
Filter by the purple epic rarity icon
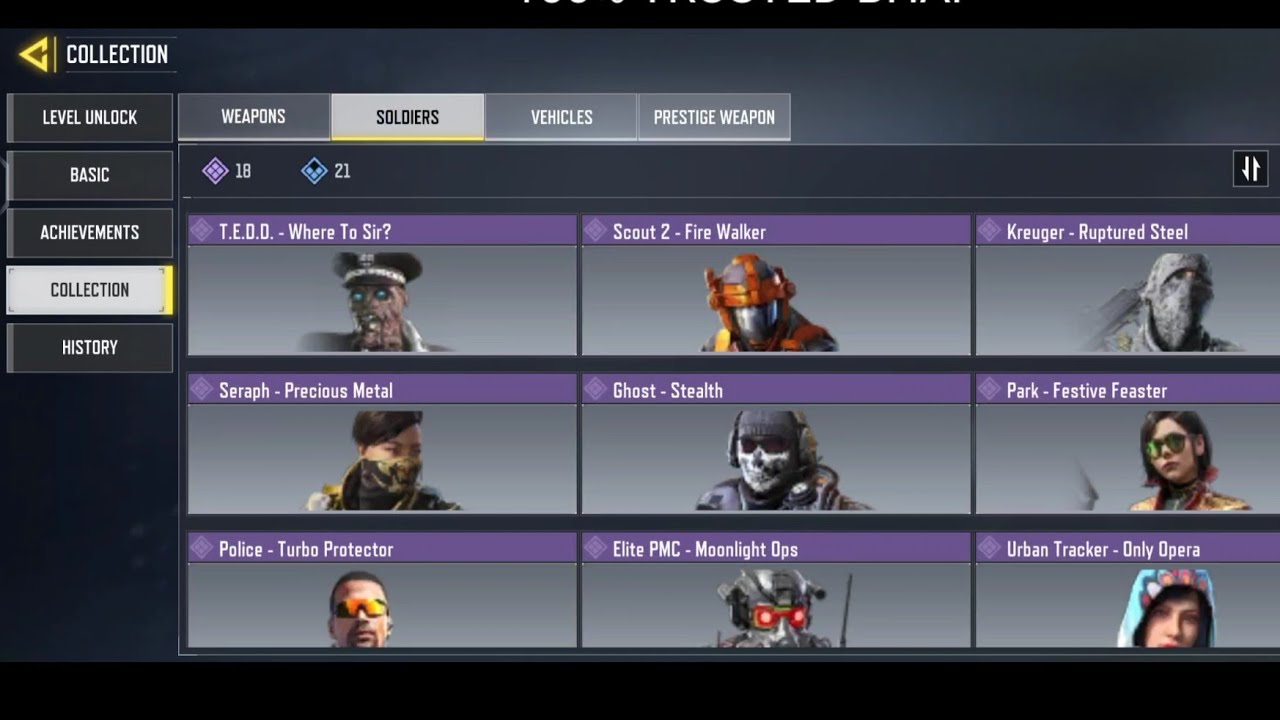(x=216, y=171)
